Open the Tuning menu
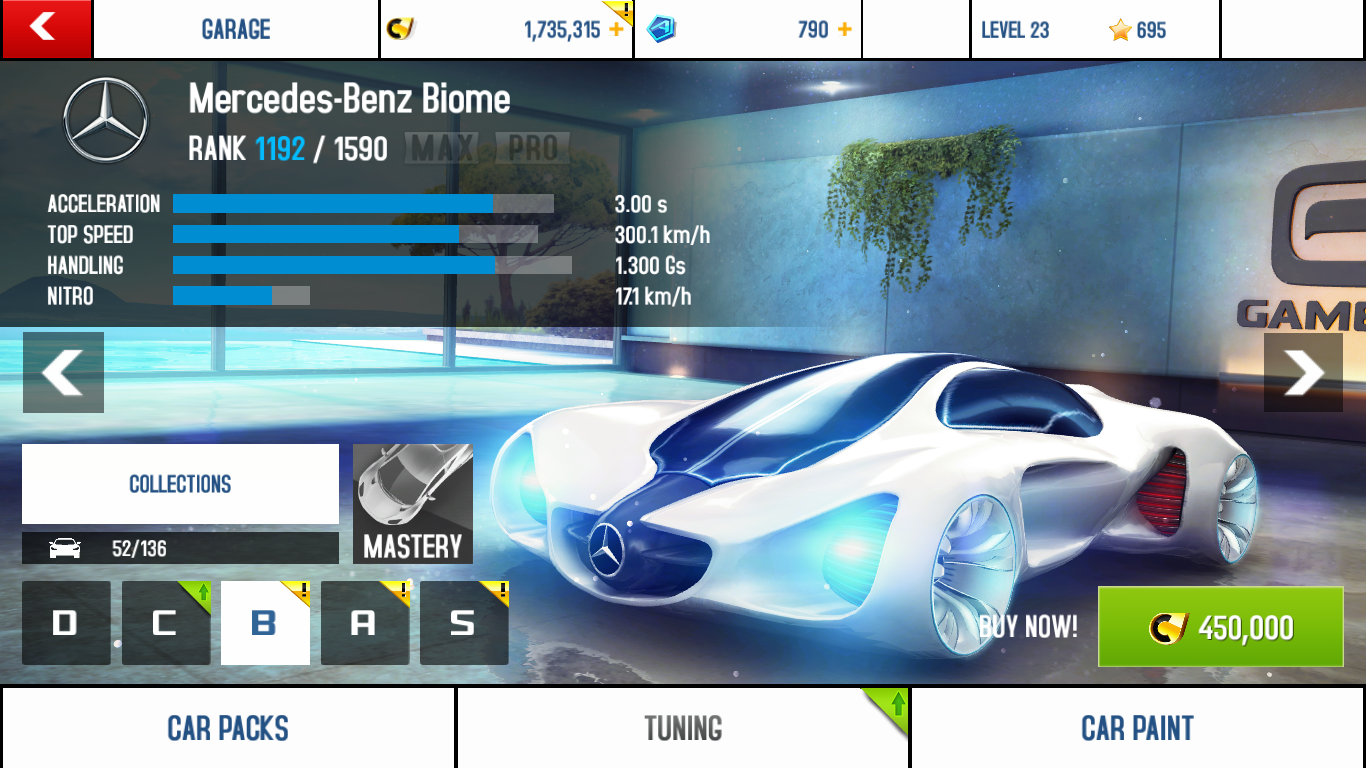This screenshot has height=768, width=1366. point(683,728)
